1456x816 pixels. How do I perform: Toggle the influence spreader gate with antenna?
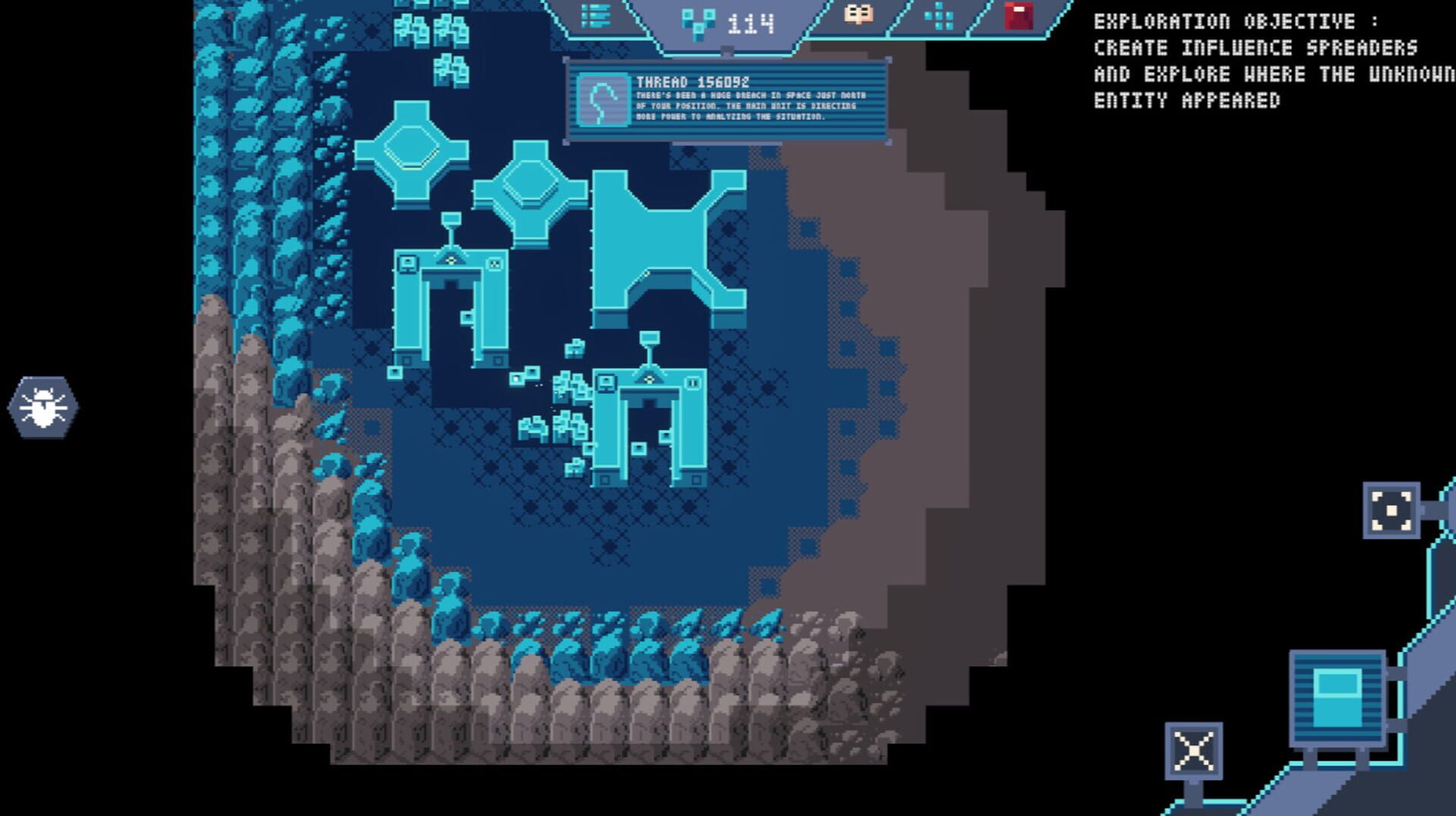tap(450, 303)
